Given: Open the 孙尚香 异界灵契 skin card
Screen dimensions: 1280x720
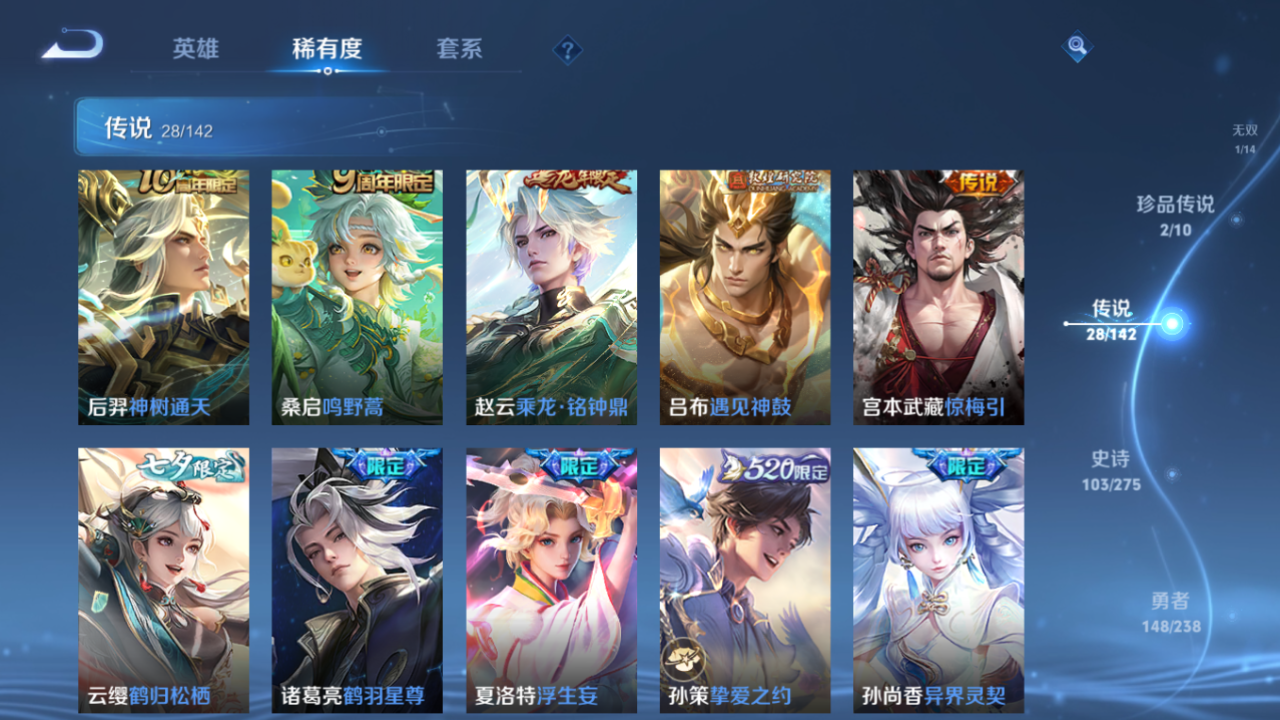Looking at the screenshot, I should pos(938,580).
